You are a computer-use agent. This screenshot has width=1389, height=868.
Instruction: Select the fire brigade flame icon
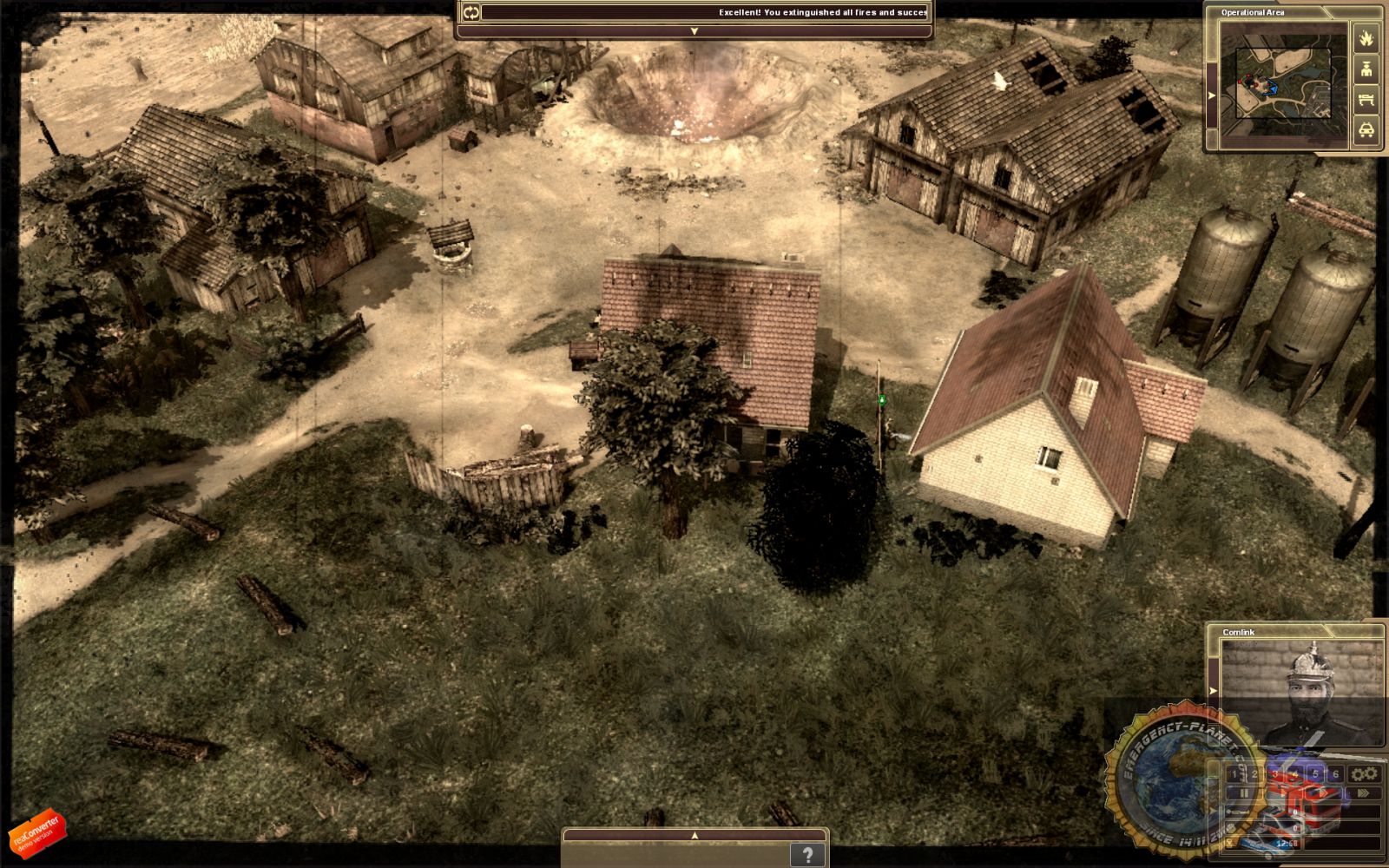click(x=1366, y=38)
